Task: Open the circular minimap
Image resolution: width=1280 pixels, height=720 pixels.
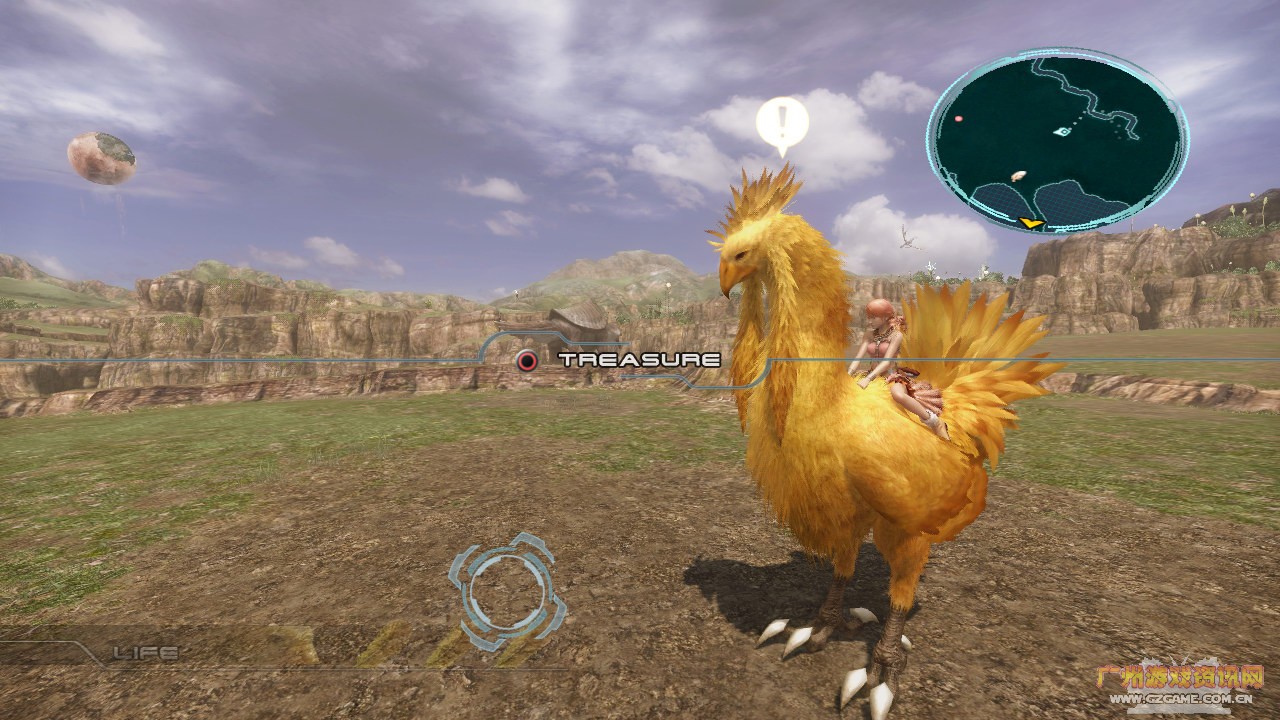Action: coord(1057,140)
